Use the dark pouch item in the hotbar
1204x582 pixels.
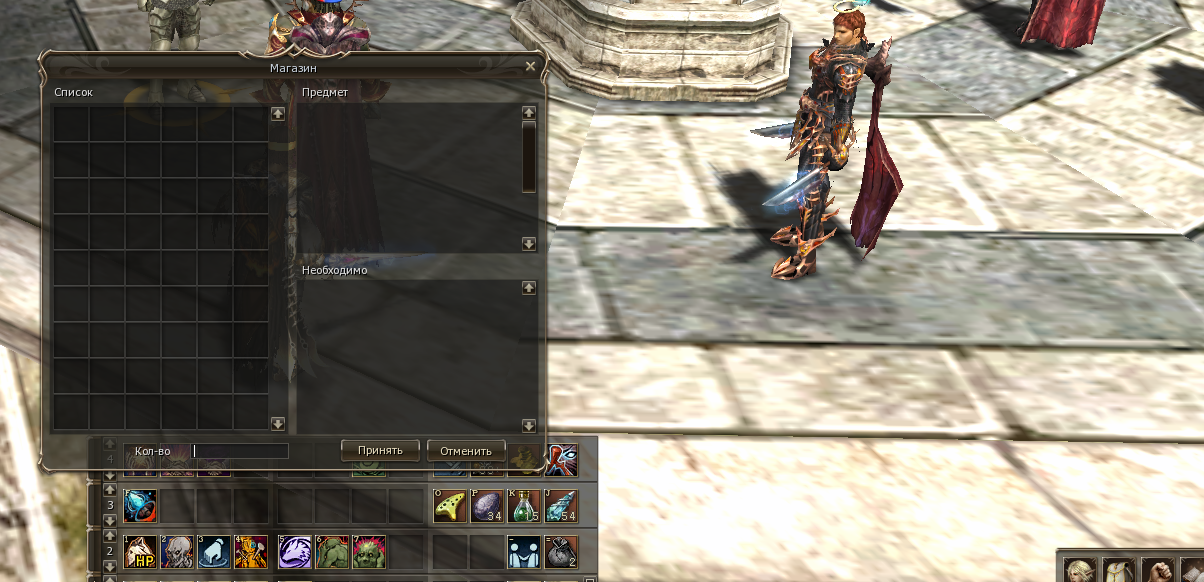pos(561,551)
